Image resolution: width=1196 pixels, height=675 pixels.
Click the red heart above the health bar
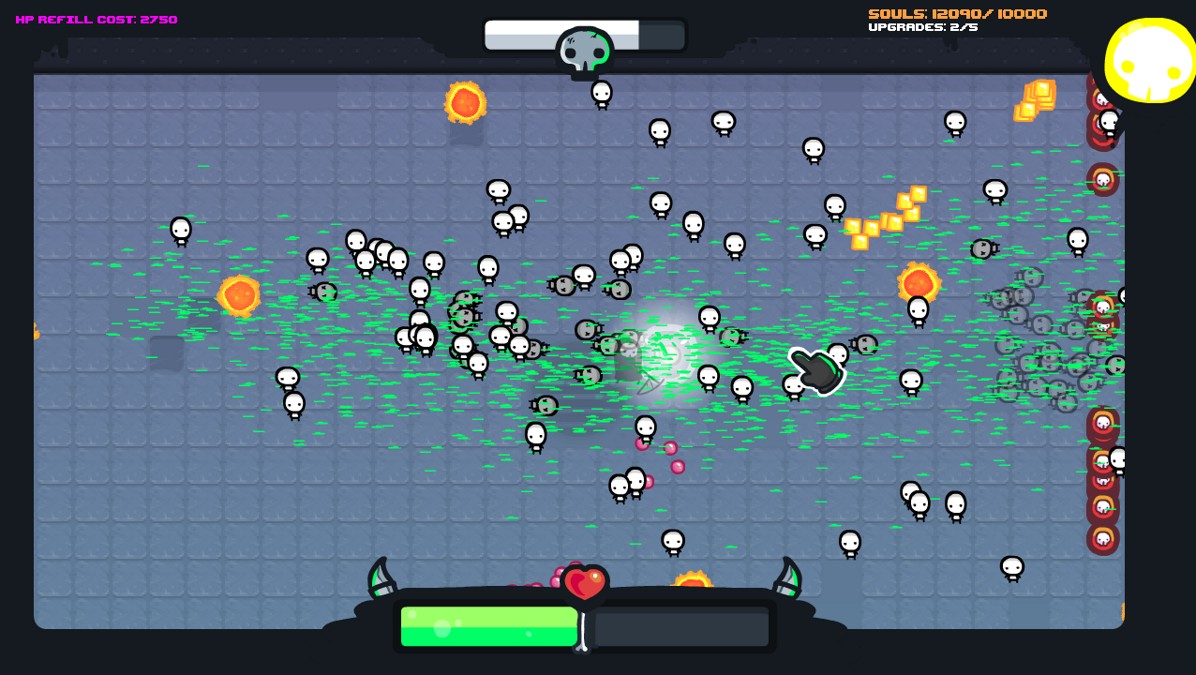[585, 582]
